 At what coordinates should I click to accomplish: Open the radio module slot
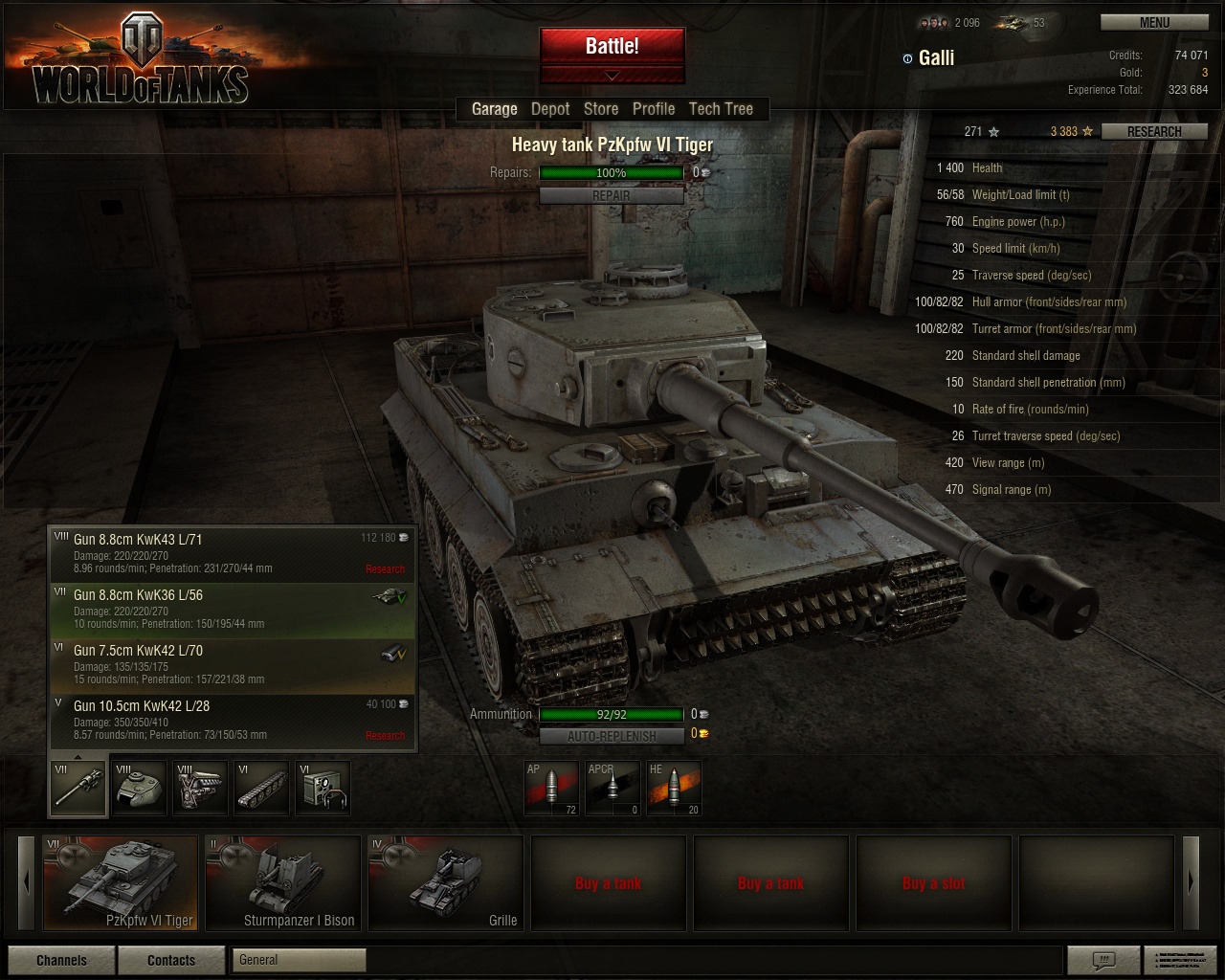[x=323, y=788]
